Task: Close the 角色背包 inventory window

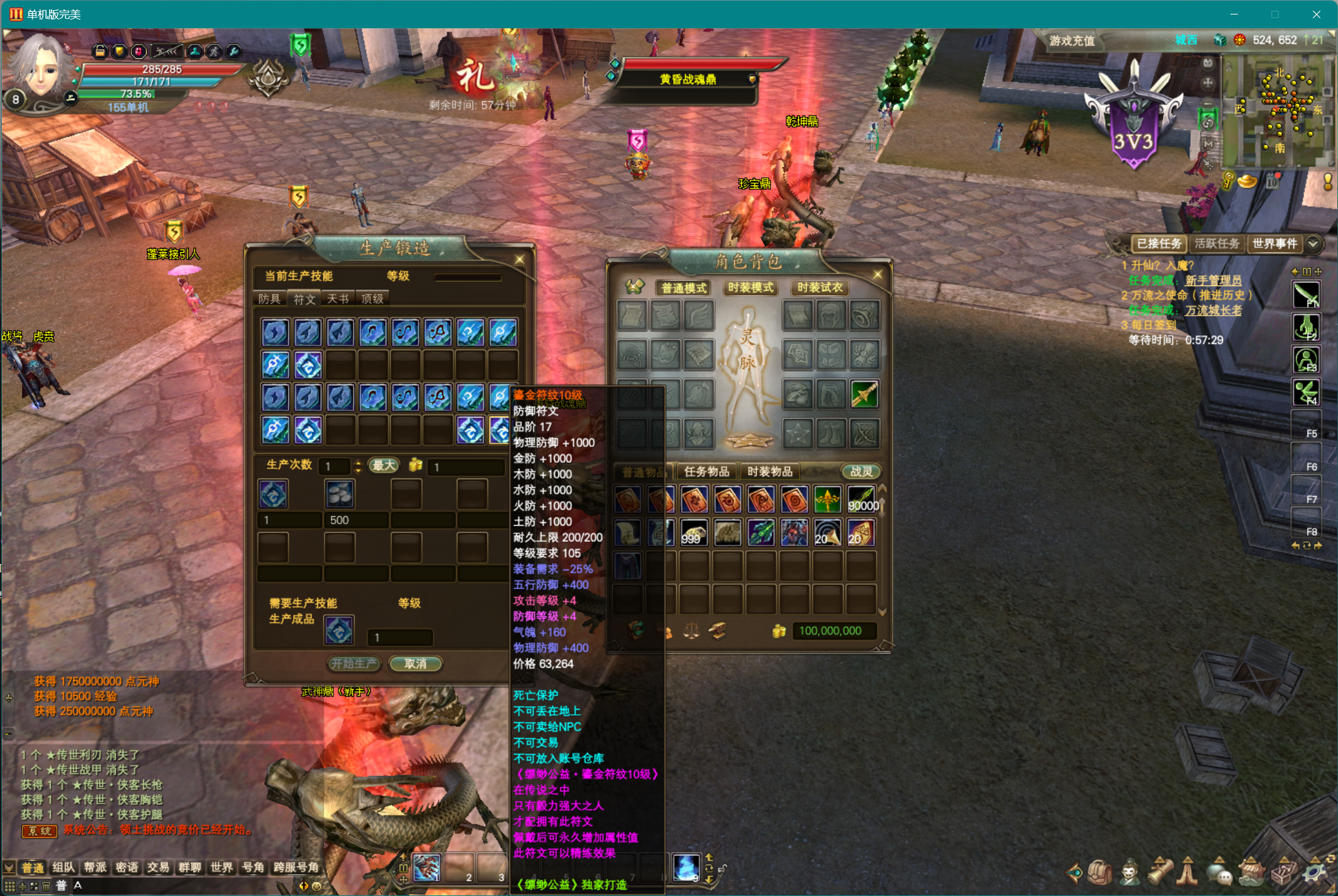Action: pyautogui.click(x=878, y=274)
